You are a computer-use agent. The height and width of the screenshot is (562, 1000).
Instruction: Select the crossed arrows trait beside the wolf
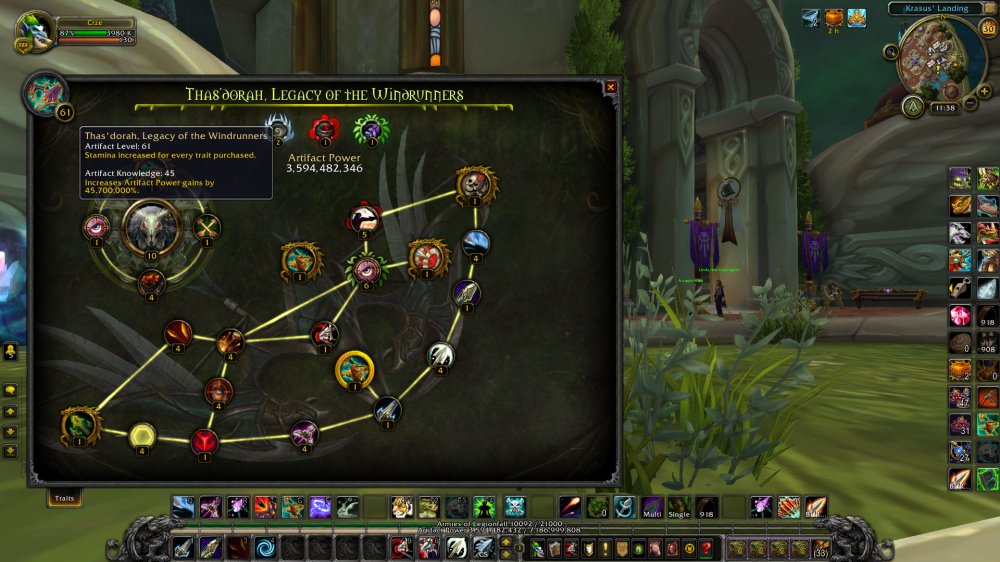(206, 227)
